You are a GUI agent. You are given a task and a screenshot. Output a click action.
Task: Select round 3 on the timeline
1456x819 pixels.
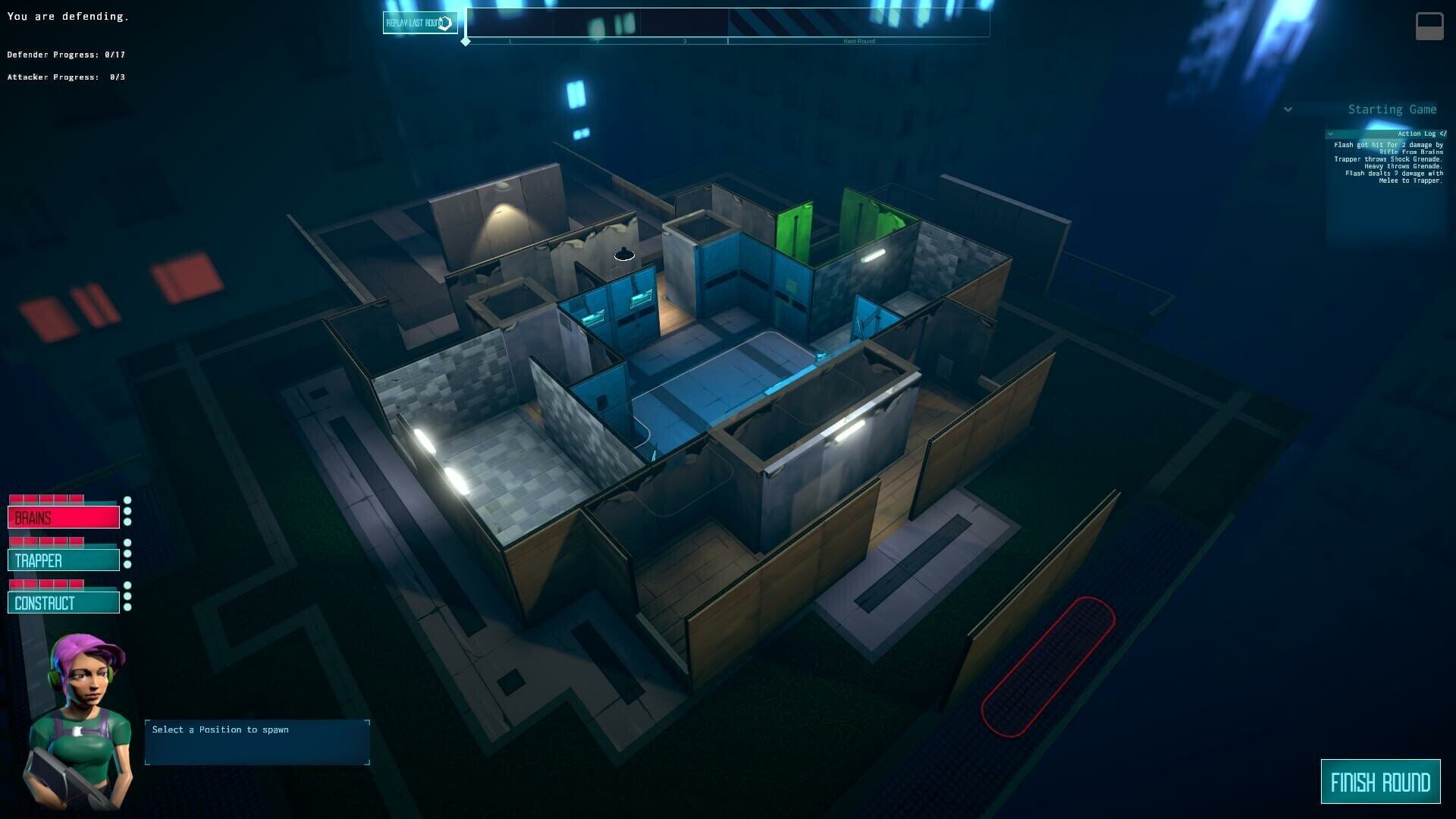tap(683, 41)
